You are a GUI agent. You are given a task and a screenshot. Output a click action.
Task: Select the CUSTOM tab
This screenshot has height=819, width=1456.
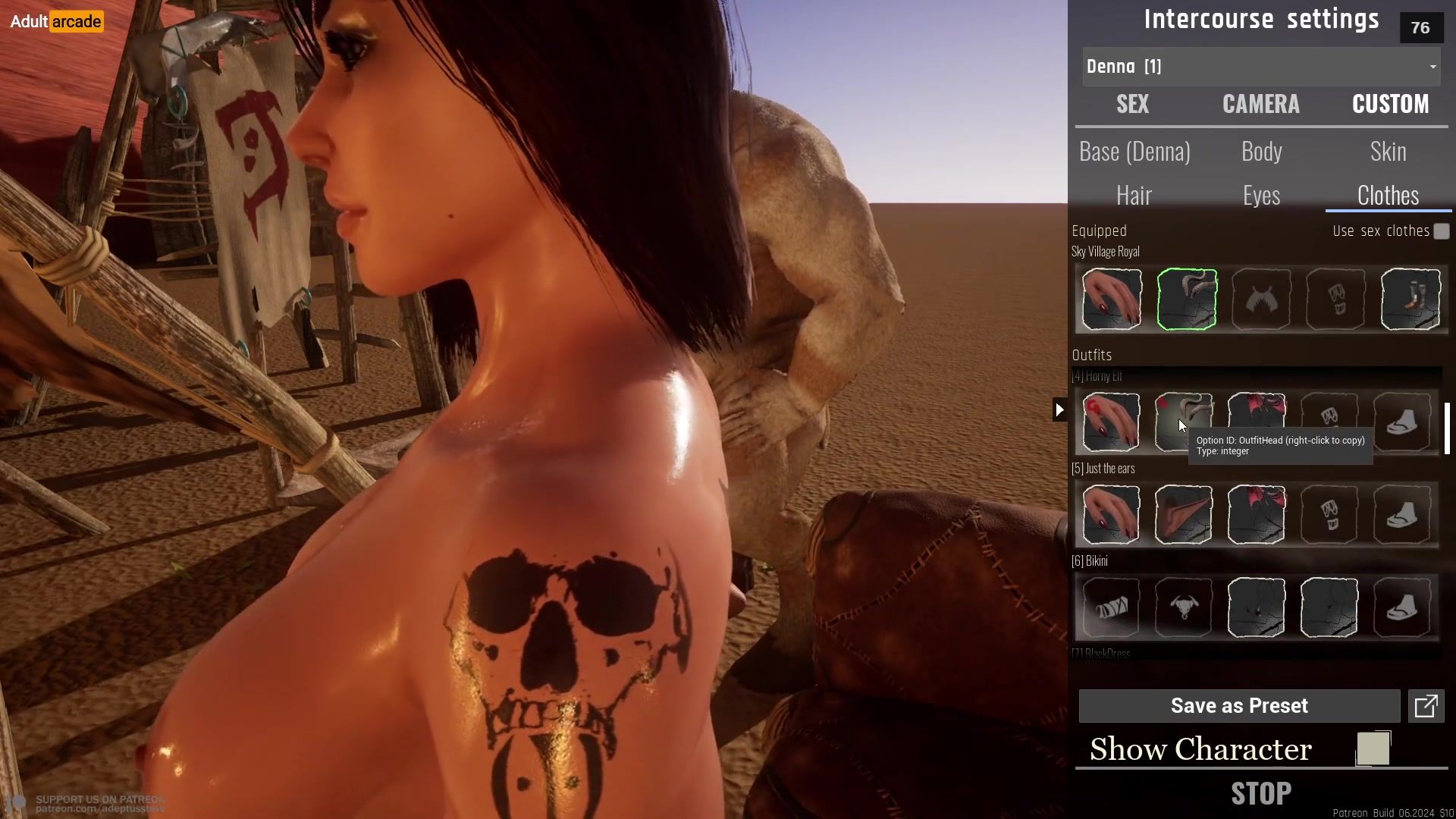coord(1390,104)
